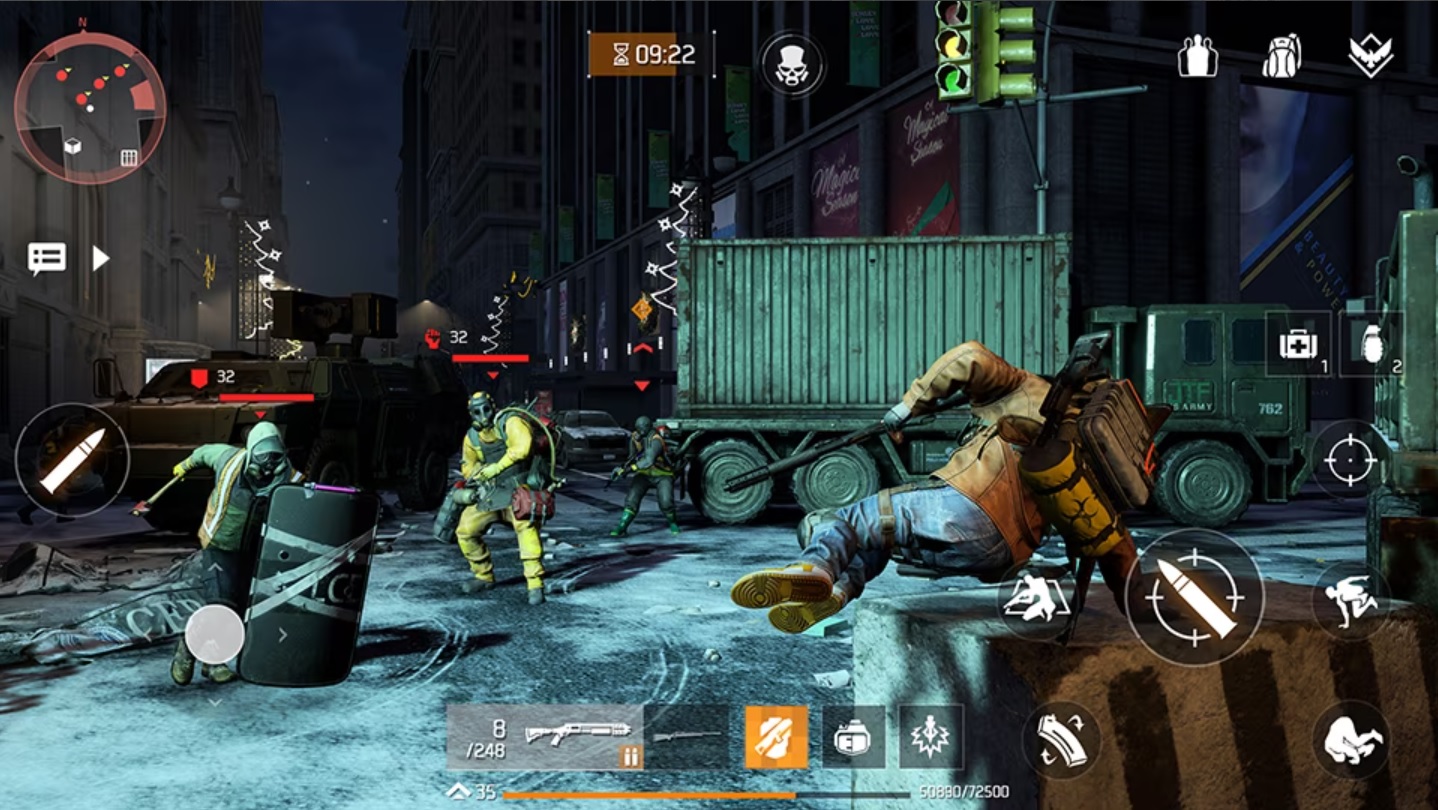Screen dimensions: 1438x810
Task: Tap the aim-down-sights crosshair button
Action: pos(1350,460)
